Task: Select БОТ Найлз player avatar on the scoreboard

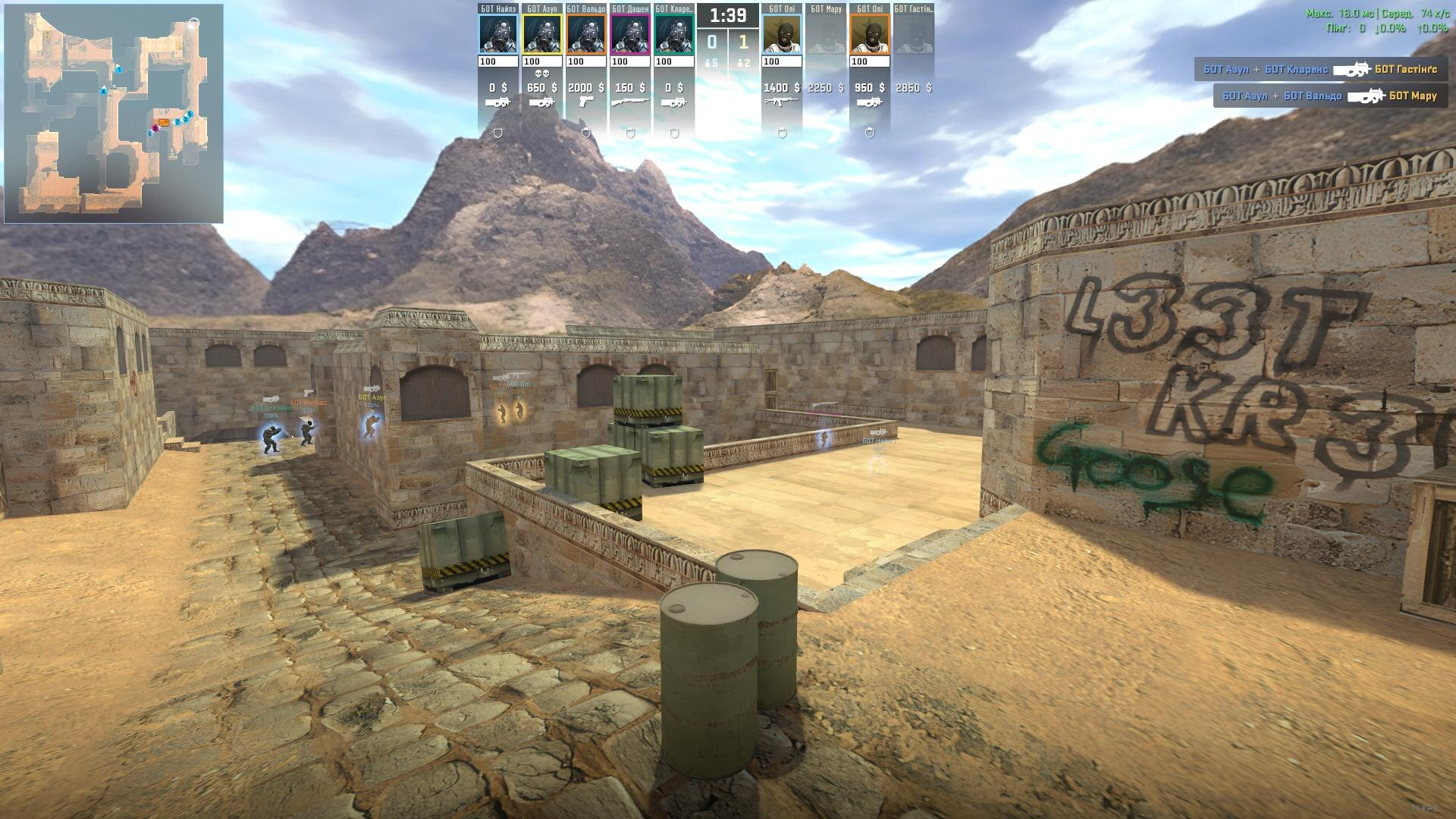Action: tap(497, 33)
